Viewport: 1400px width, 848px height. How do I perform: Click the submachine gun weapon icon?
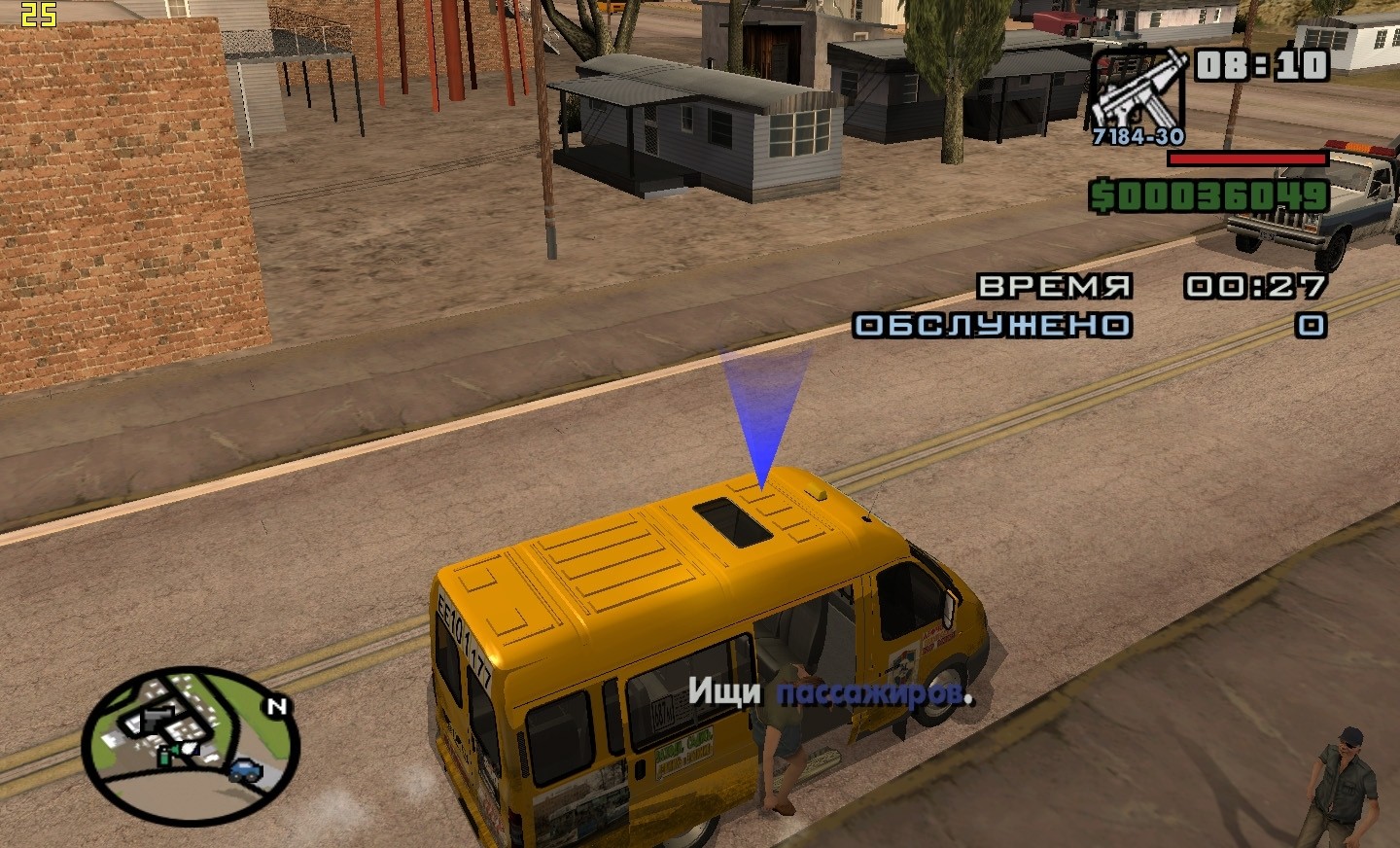click(1137, 93)
